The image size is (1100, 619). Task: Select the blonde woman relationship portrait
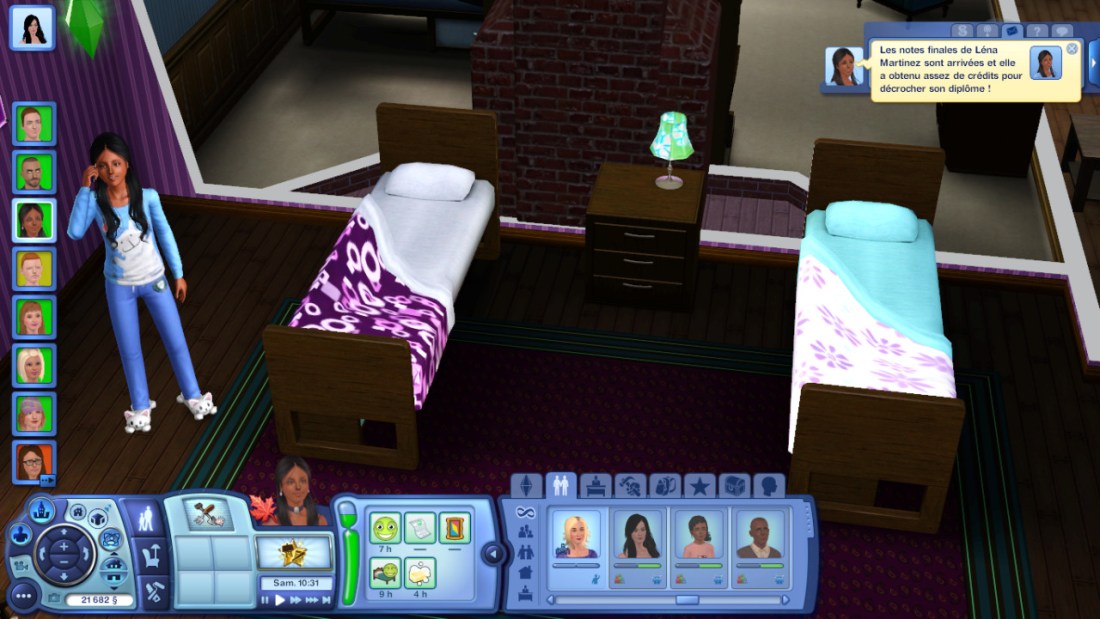click(577, 535)
